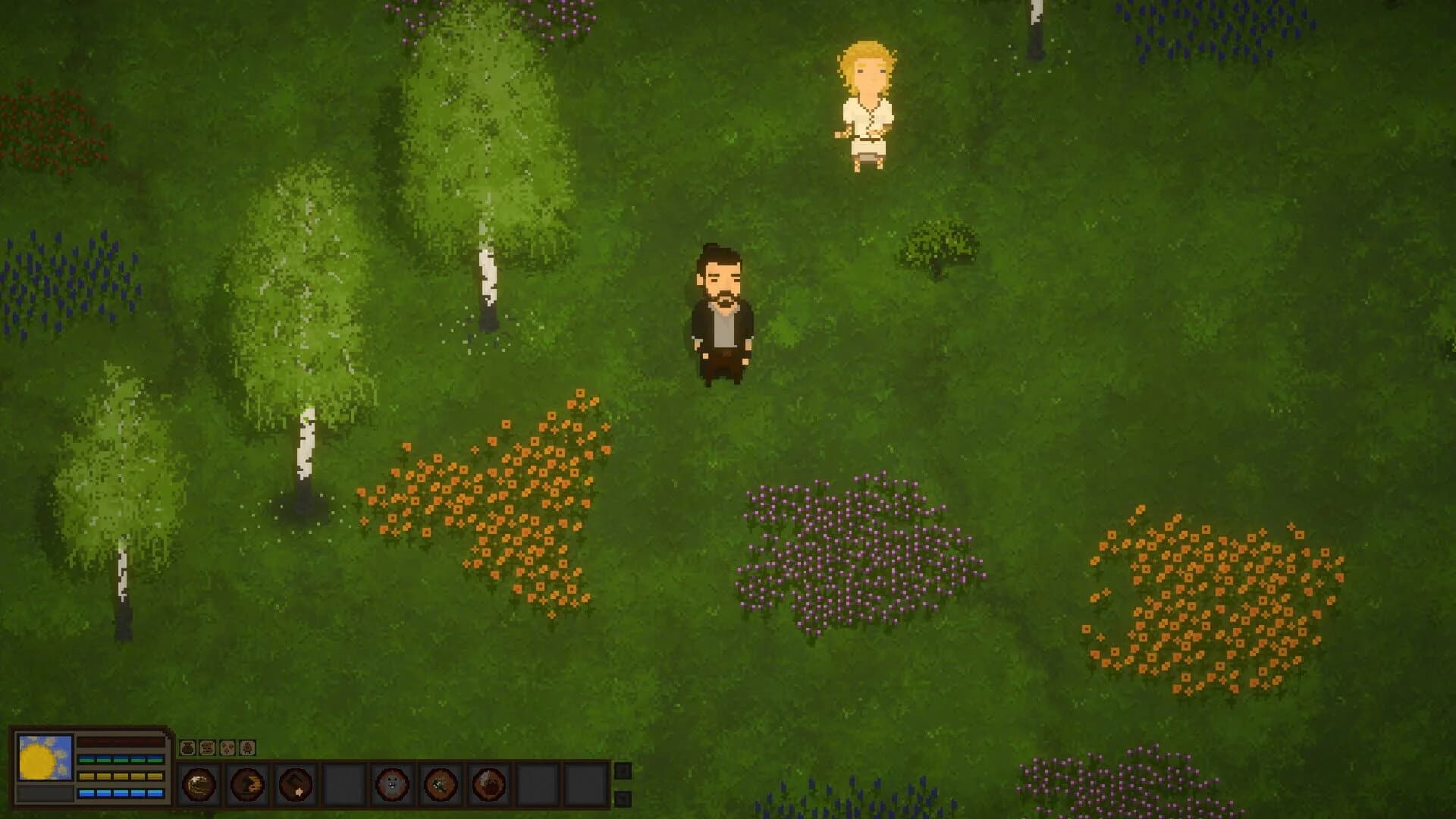Select the fish item in the hotbar
The width and height of the screenshot is (1456, 819).
[245, 786]
